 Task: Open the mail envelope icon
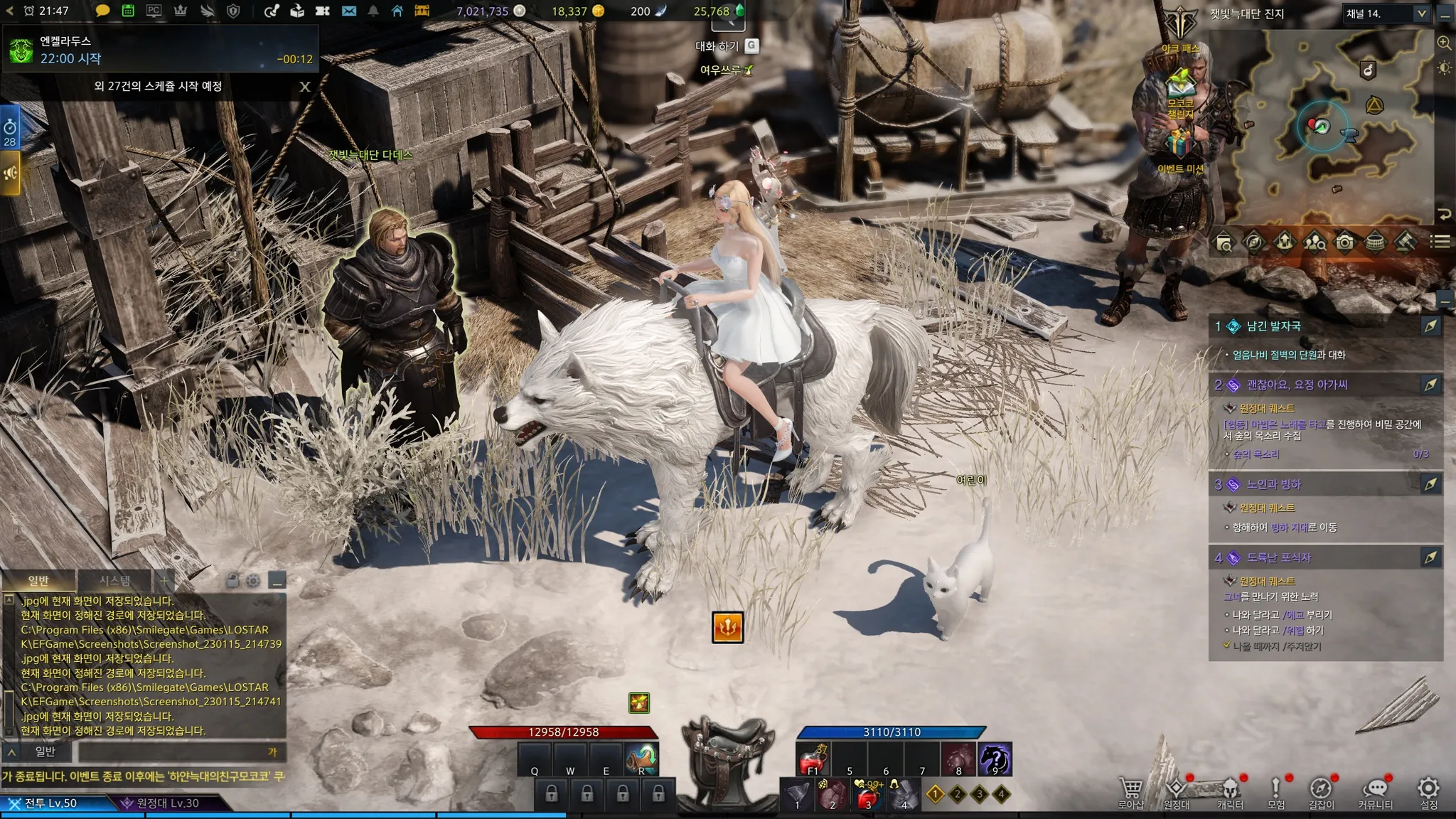pyautogui.click(x=348, y=11)
